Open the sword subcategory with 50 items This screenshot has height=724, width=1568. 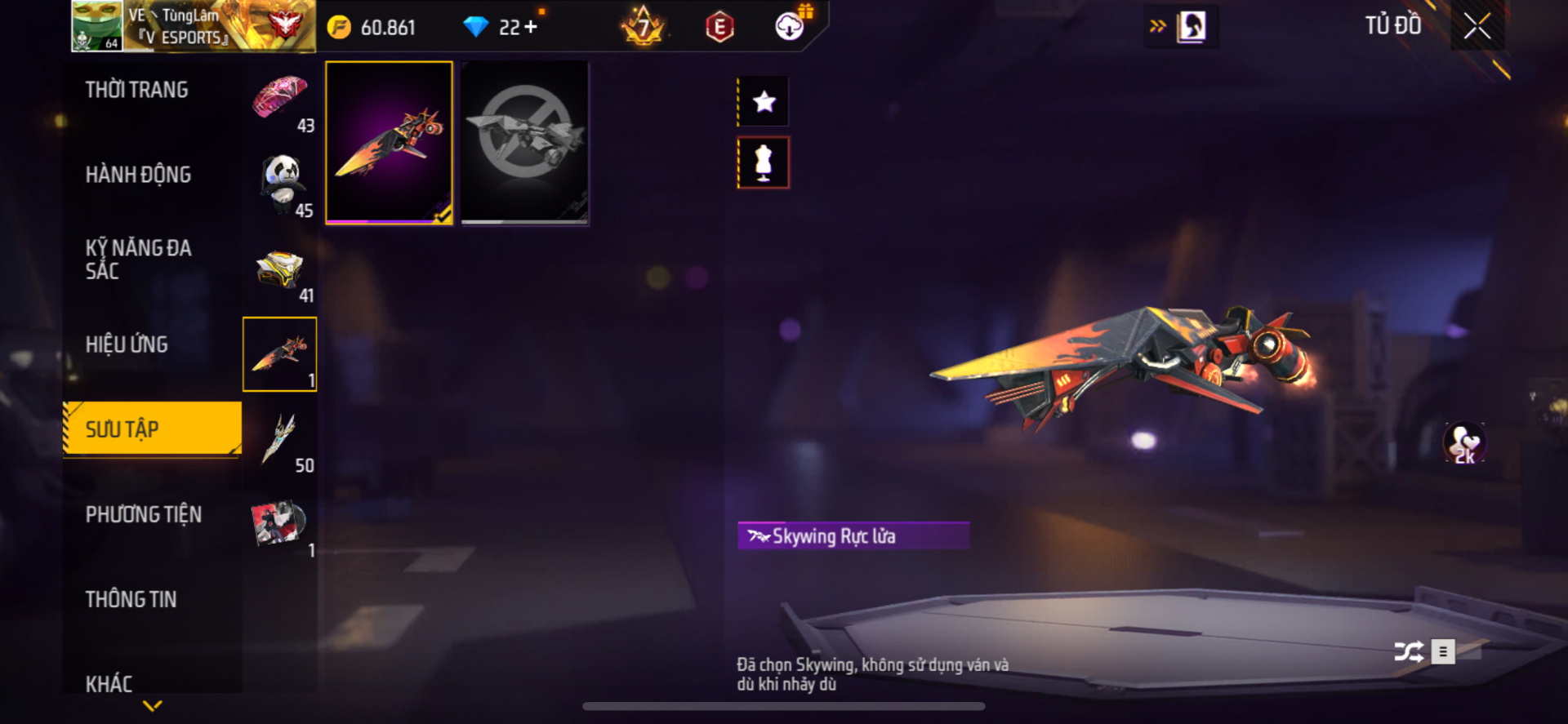280,440
